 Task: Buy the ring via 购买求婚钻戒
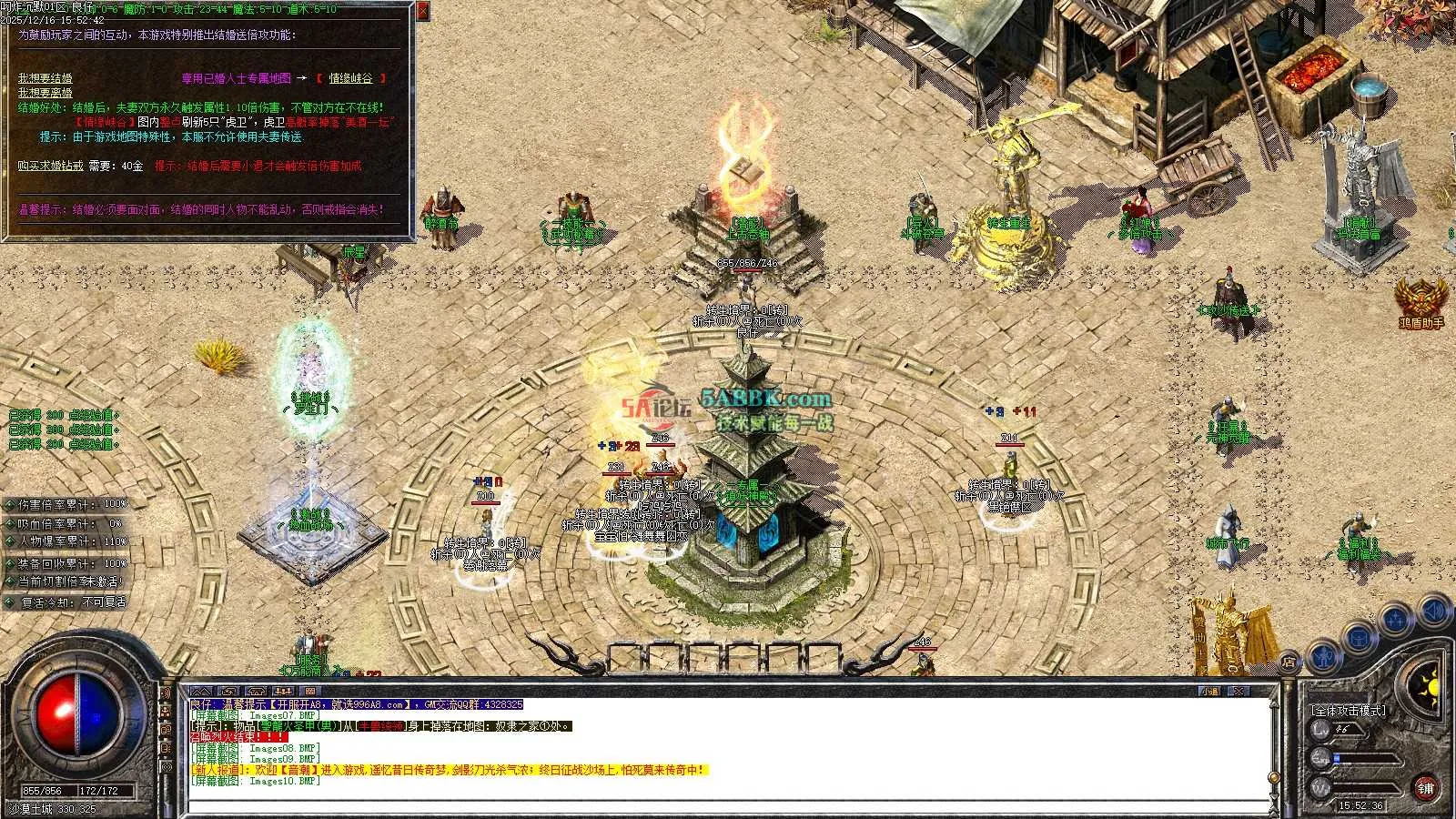pyautogui.click(x=50, y=166)
